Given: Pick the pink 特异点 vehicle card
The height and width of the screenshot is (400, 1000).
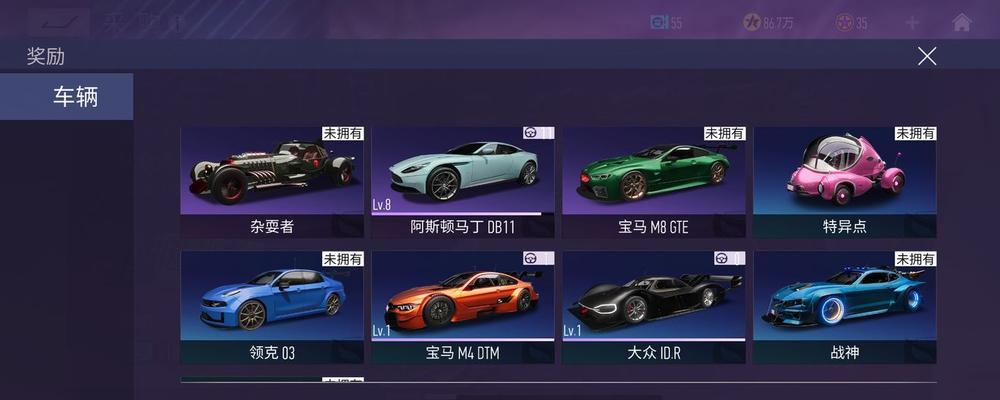Looking at the screenshot, I should 845,181.
